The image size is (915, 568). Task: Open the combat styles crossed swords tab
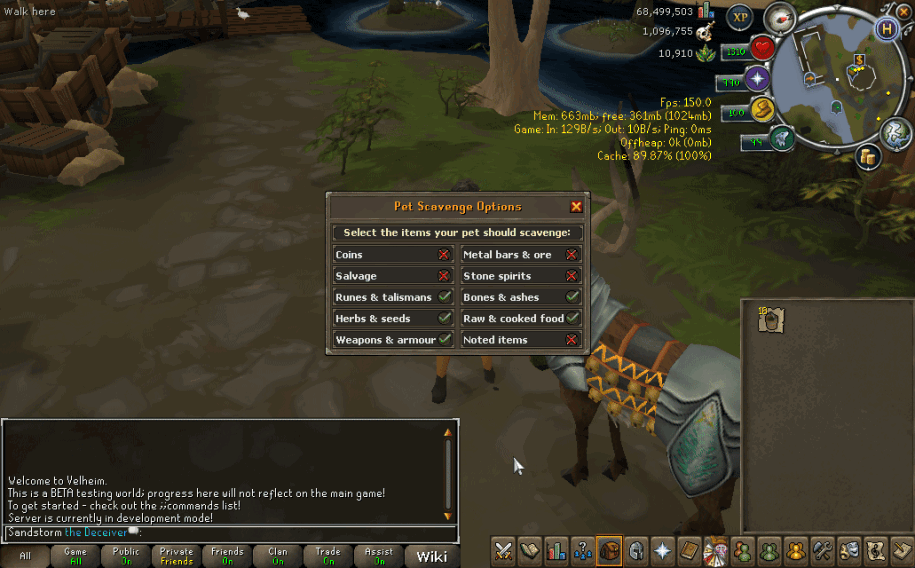pos(503,550)
